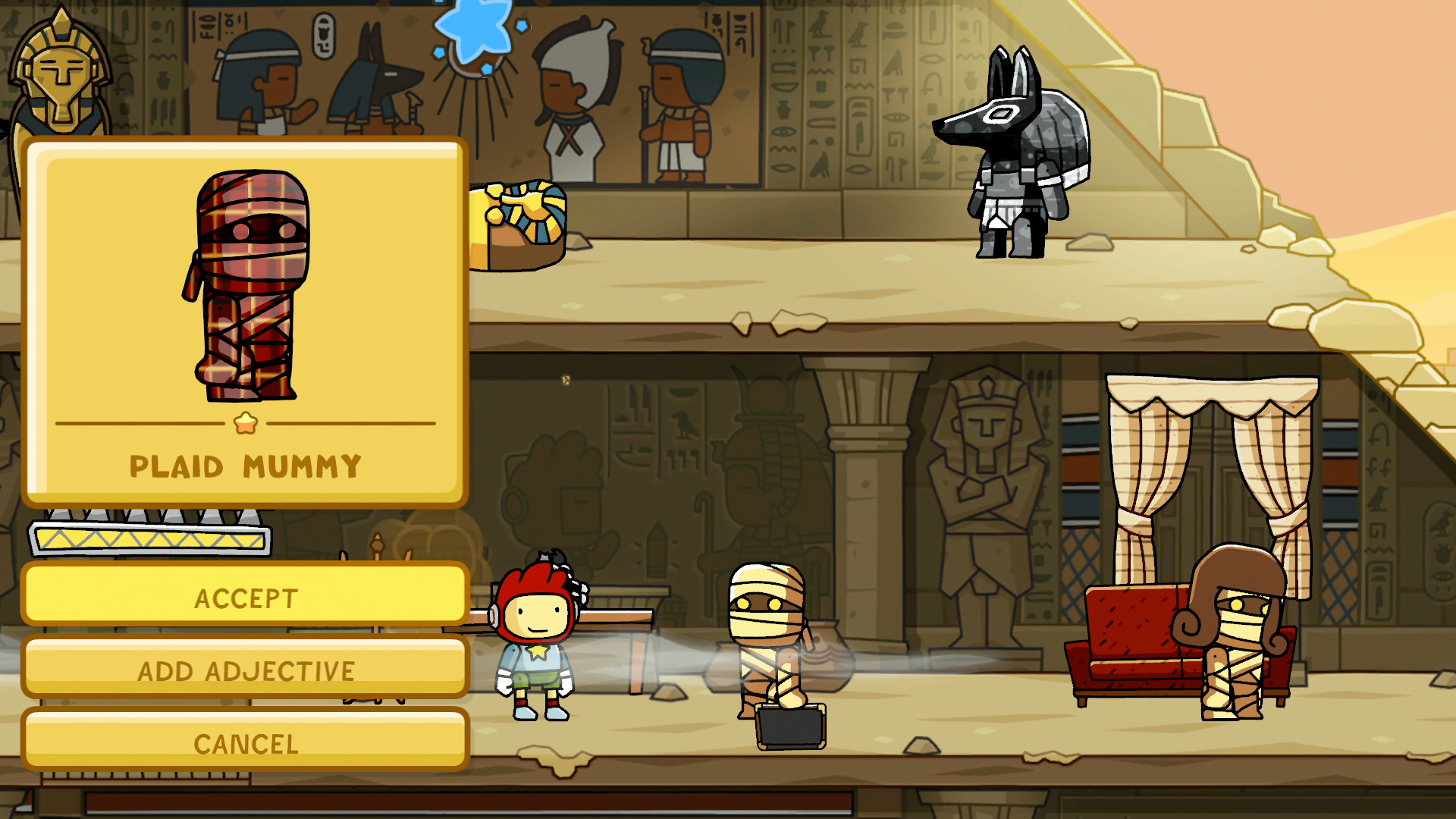Click the PLAID MUMMY name label

click(x=245, y=466)
